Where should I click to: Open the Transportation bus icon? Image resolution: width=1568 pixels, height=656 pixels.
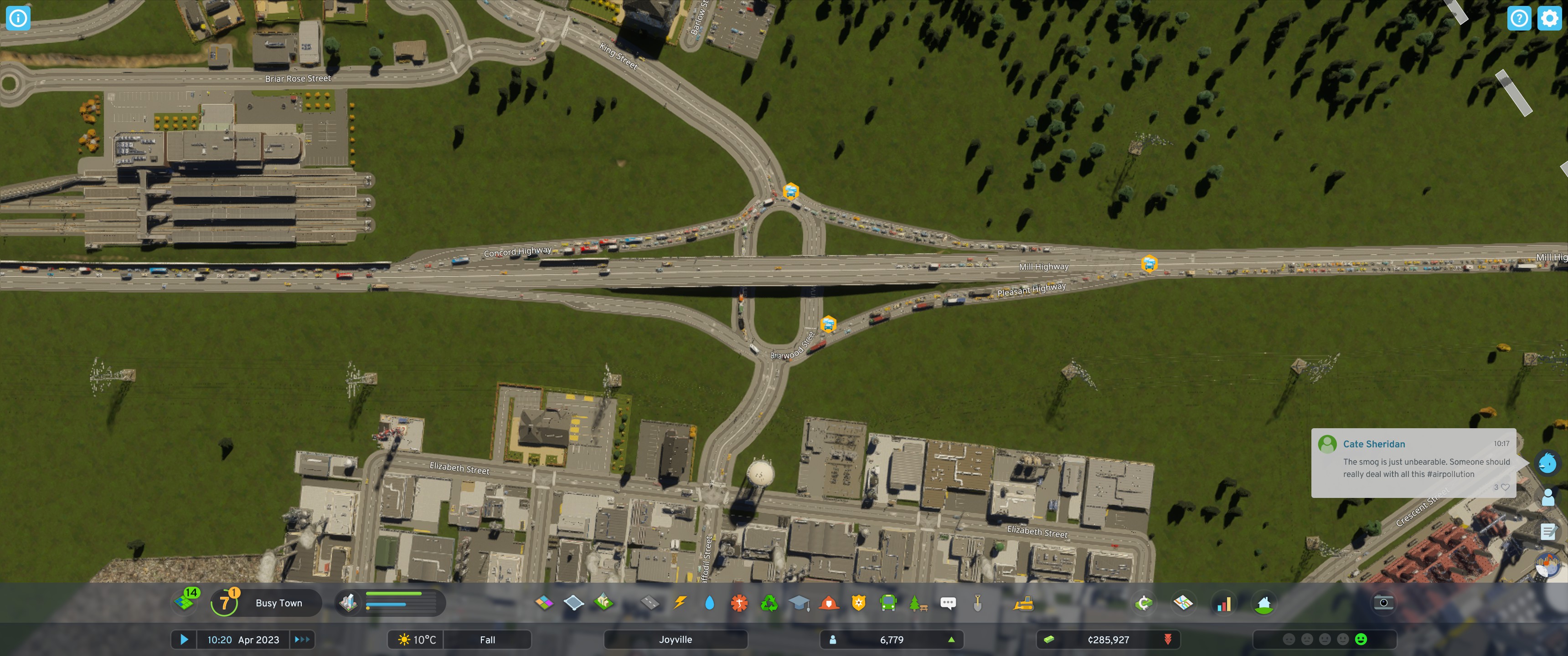click(889, 602)
